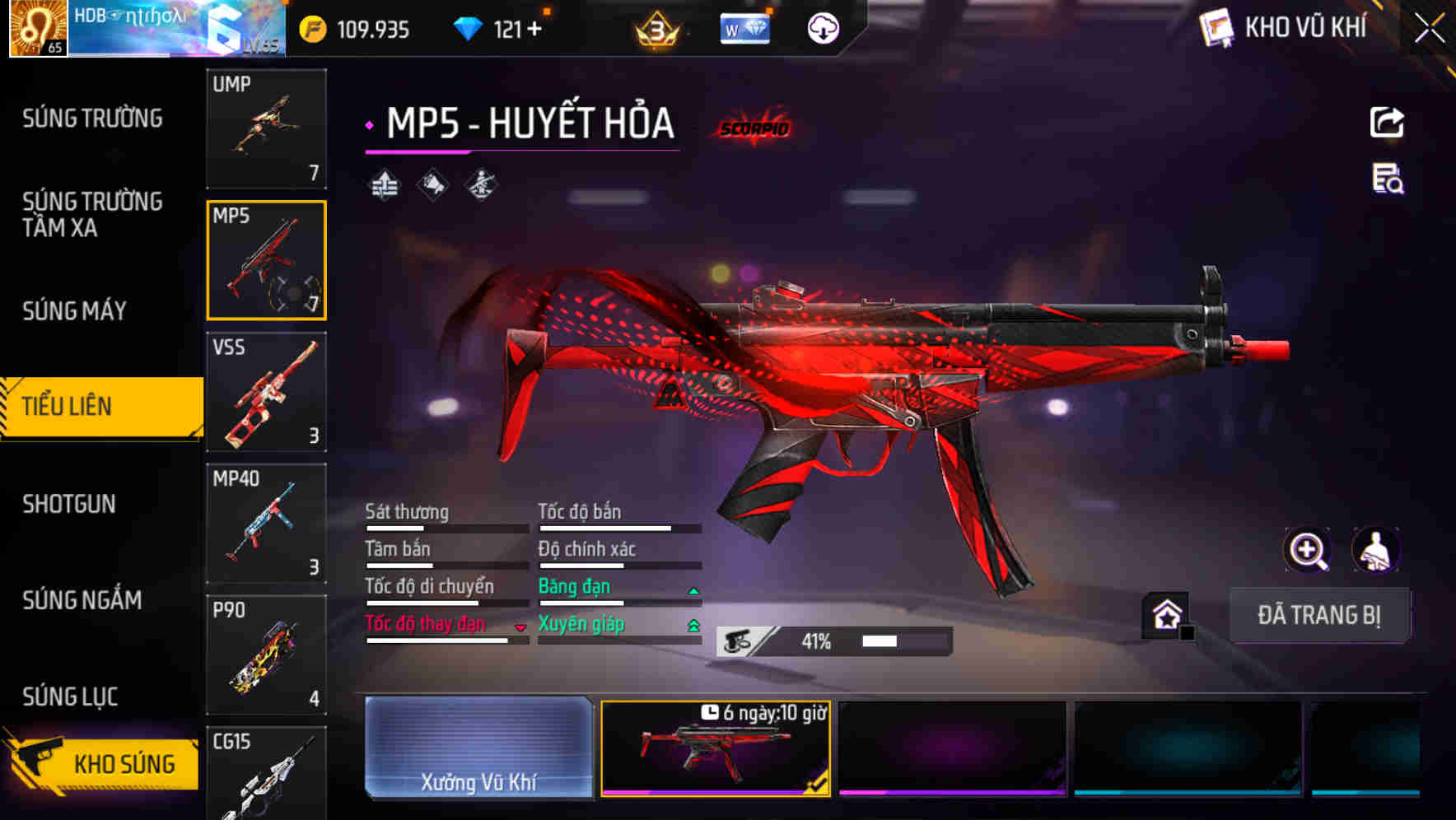
Task: Open the rank badge showing level 3
Action: click(656, 27)
